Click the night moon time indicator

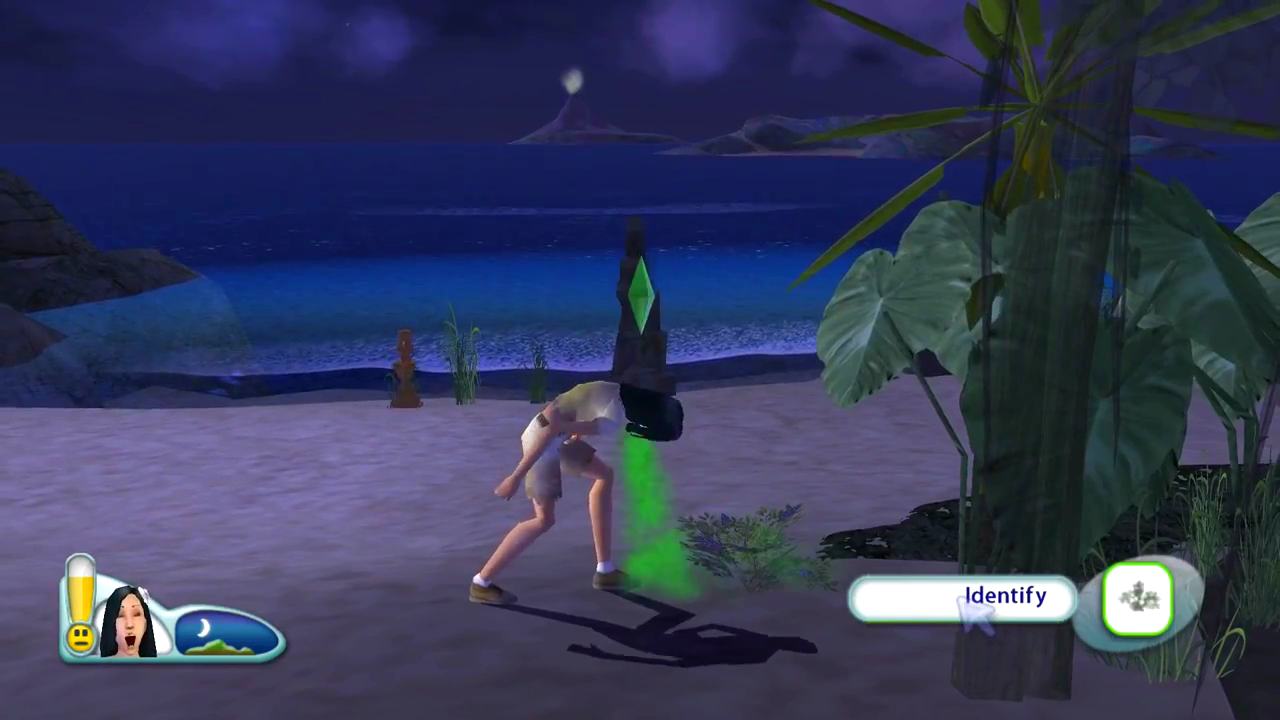click(226, 634)
